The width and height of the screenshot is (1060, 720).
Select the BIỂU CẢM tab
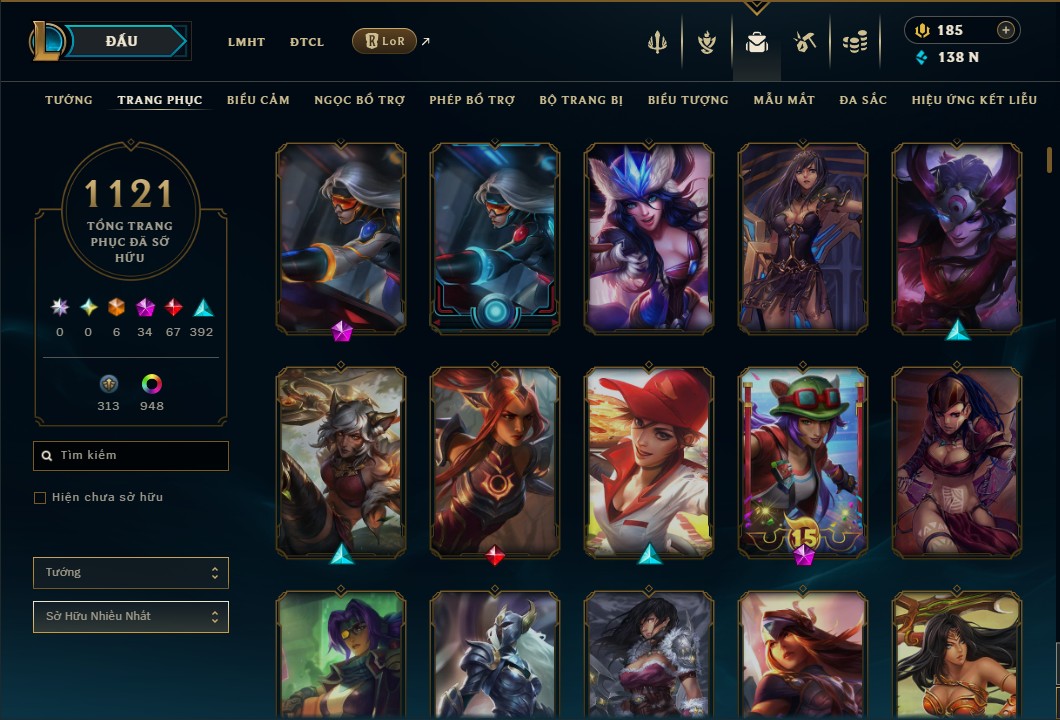coord(258,100)
